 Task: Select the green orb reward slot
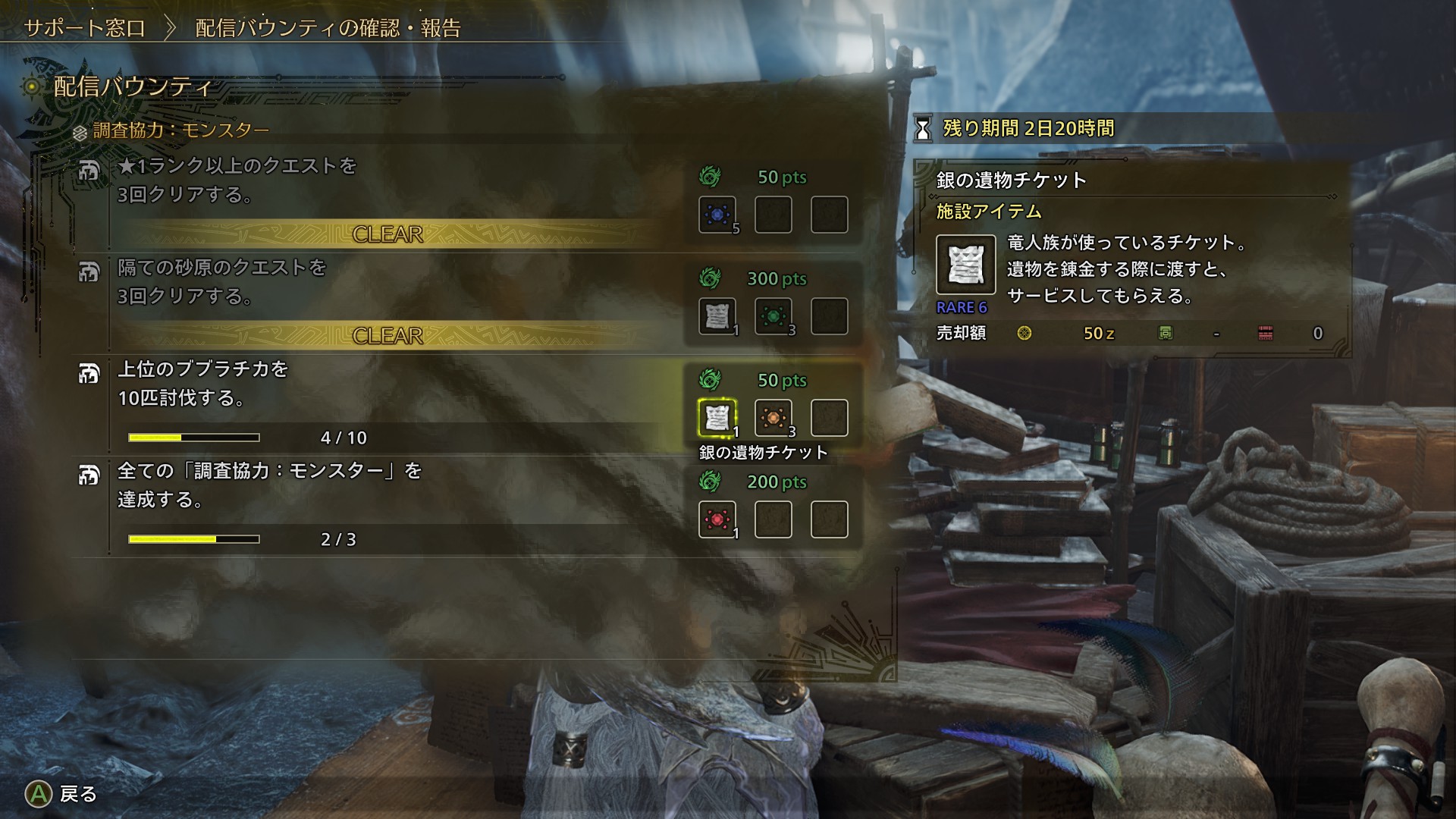[x=773, y=316]
